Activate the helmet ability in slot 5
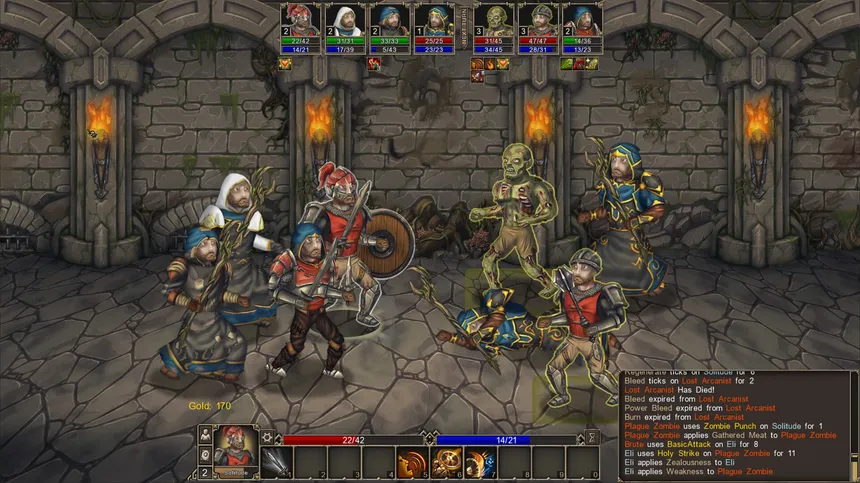860x483 pixels. 411,463
